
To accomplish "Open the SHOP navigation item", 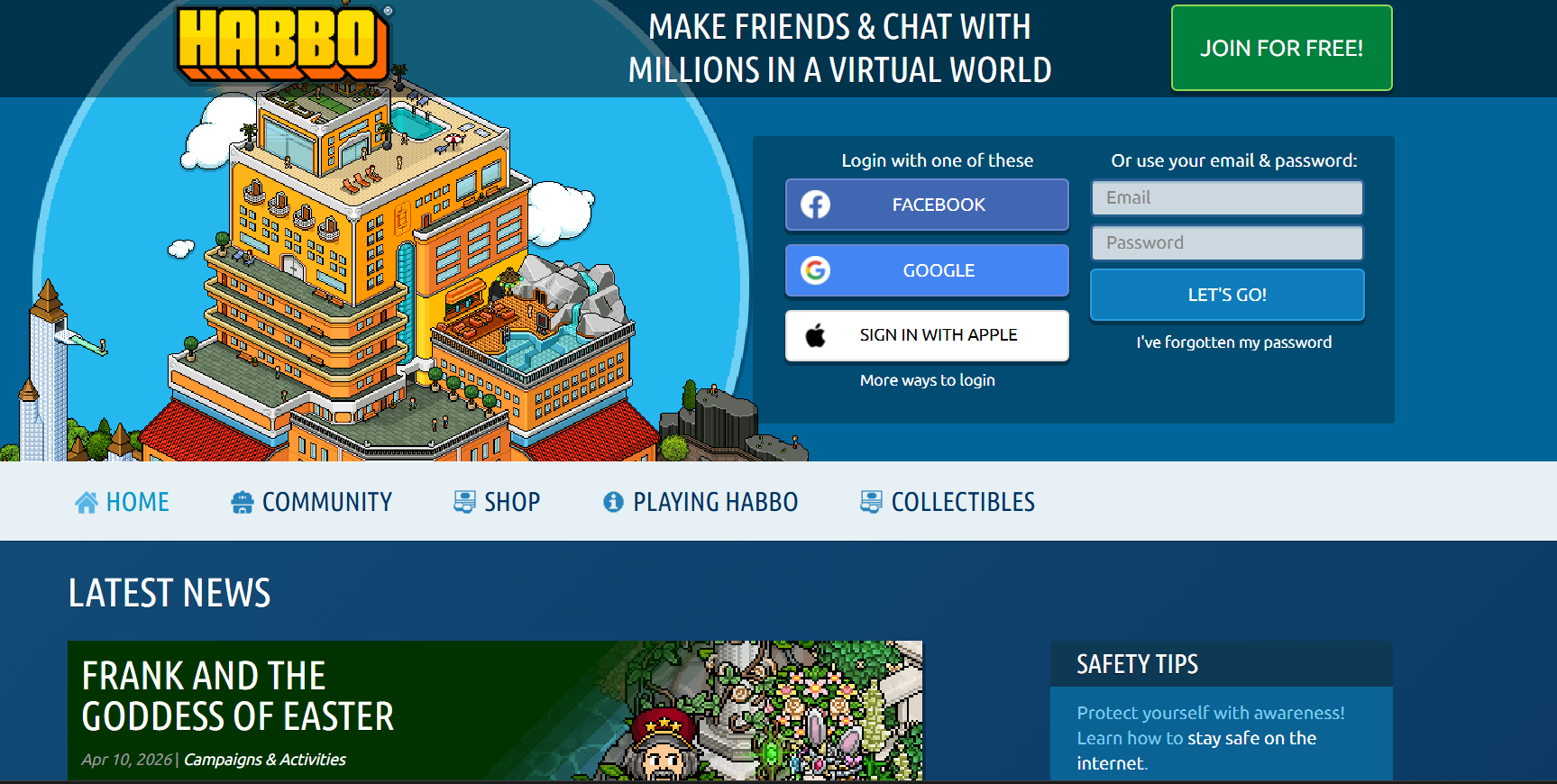I will coord(512,501).
